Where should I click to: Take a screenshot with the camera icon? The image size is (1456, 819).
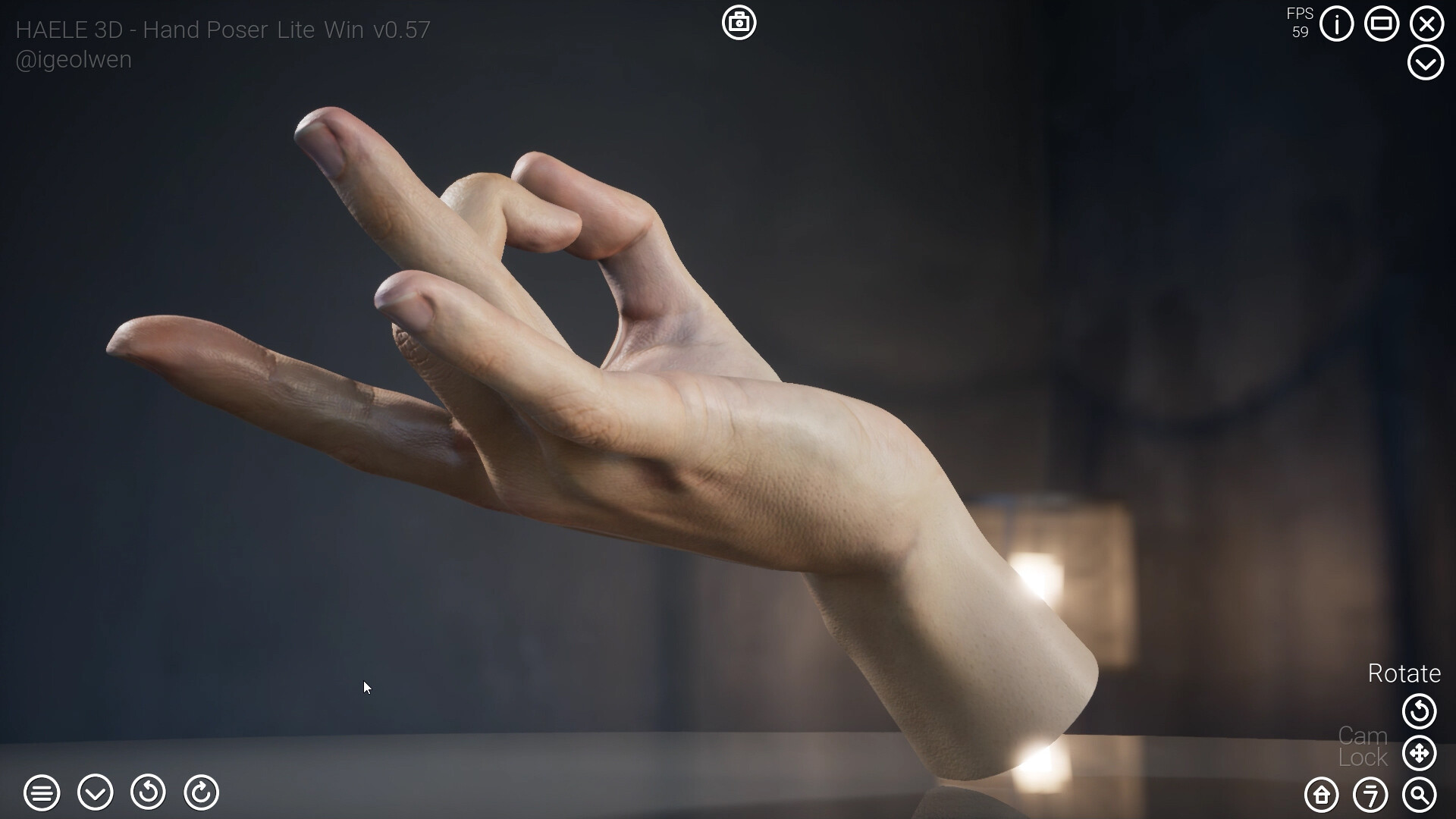[x=739, y=23]
